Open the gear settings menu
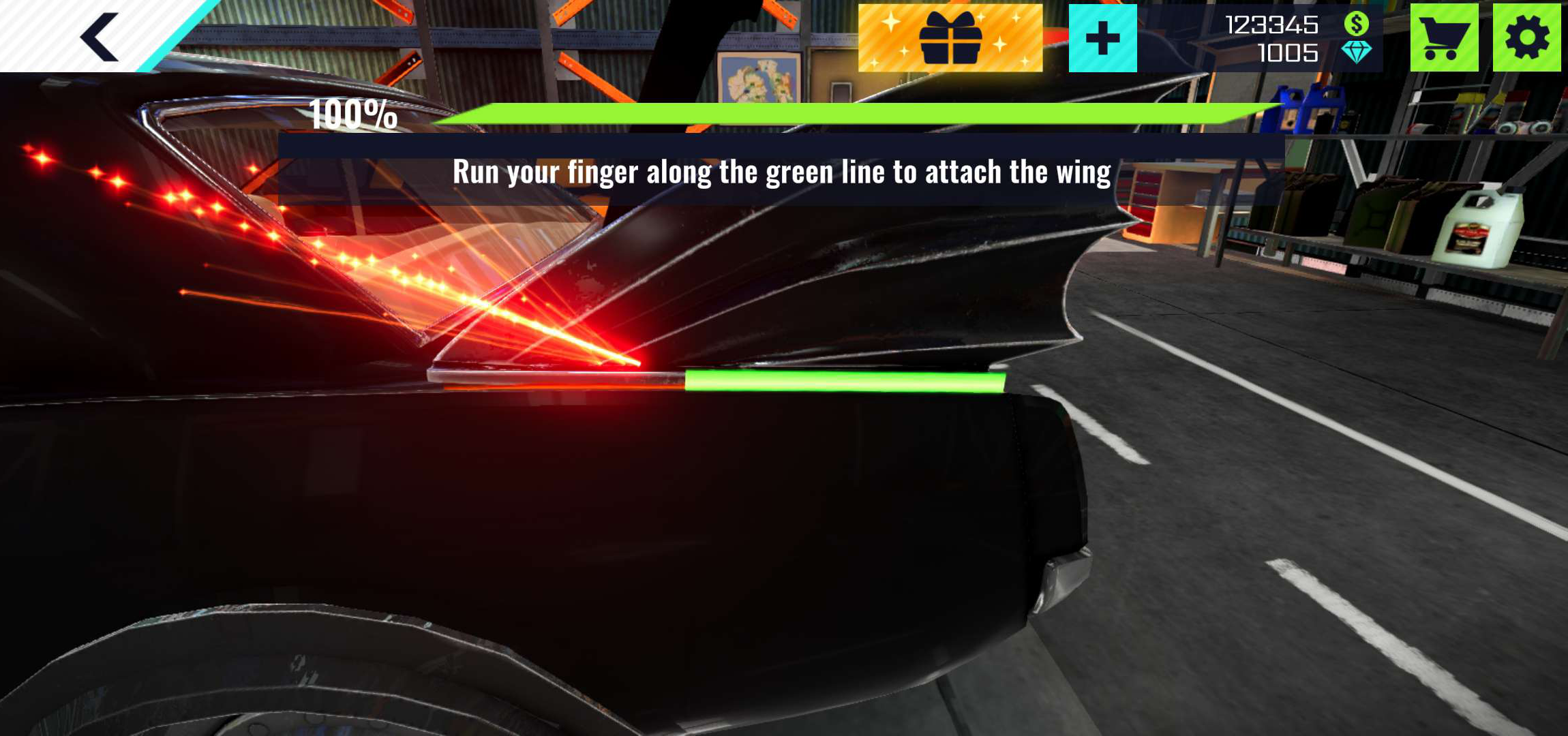1568x736 pixels. 1526,38
